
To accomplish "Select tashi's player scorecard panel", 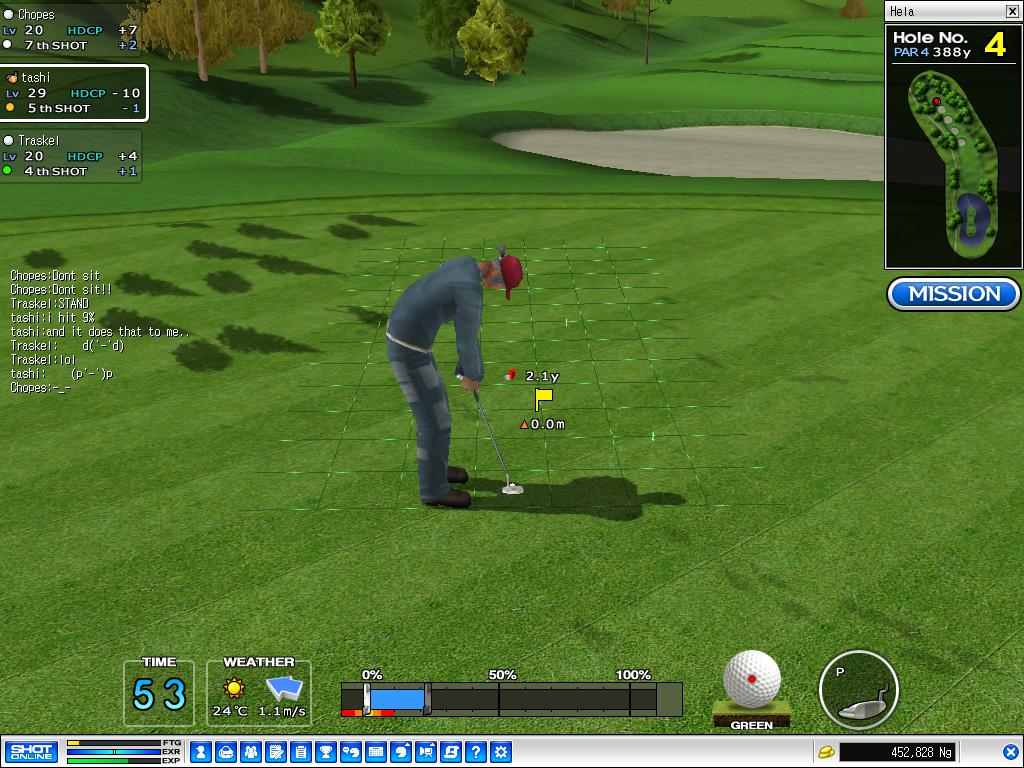I will (x=73, y=93).
